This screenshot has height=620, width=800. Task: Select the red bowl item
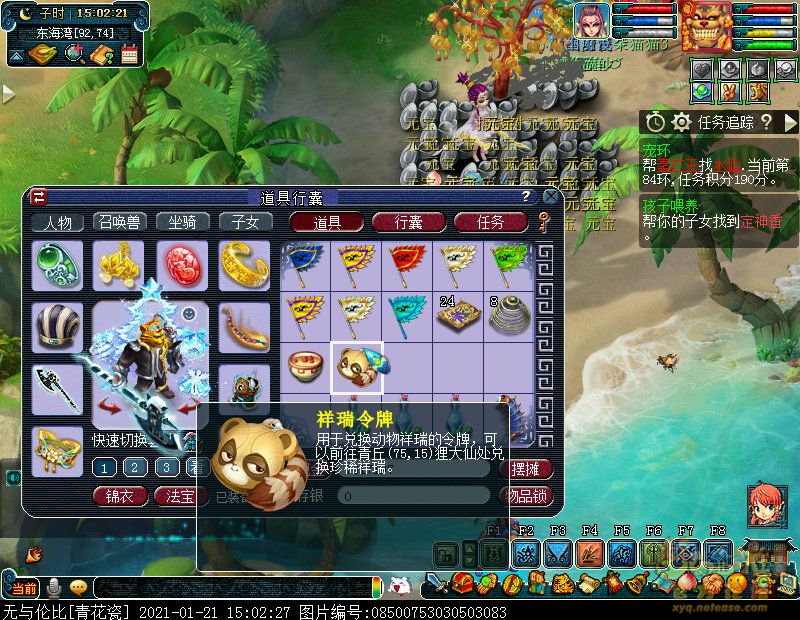click(304, 368)
